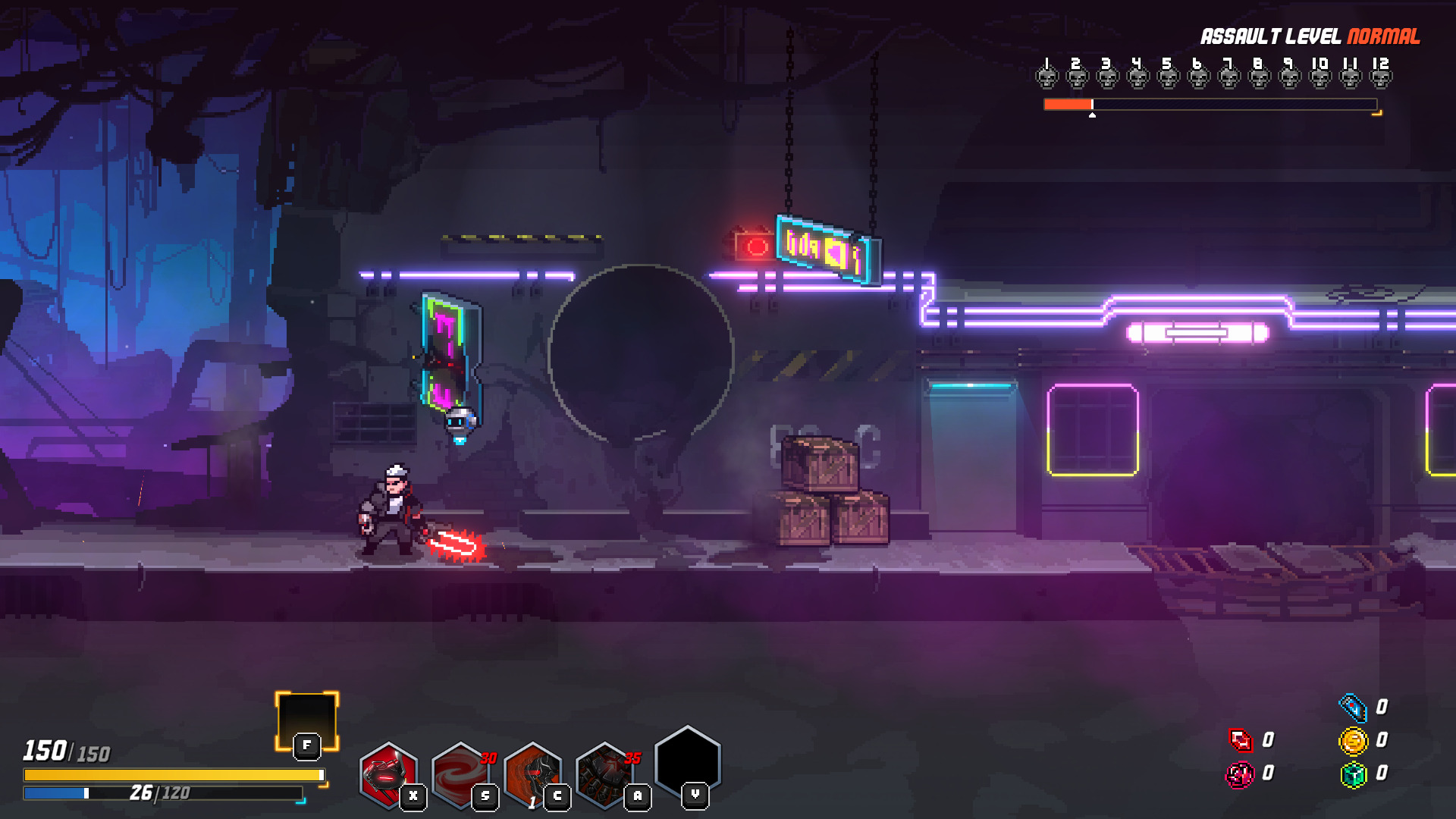The height and width of the screenshot is (819, 1456).
Task: Select the gold-framed empty item slot
Action: pyautogui.click(x=306, y=719)
